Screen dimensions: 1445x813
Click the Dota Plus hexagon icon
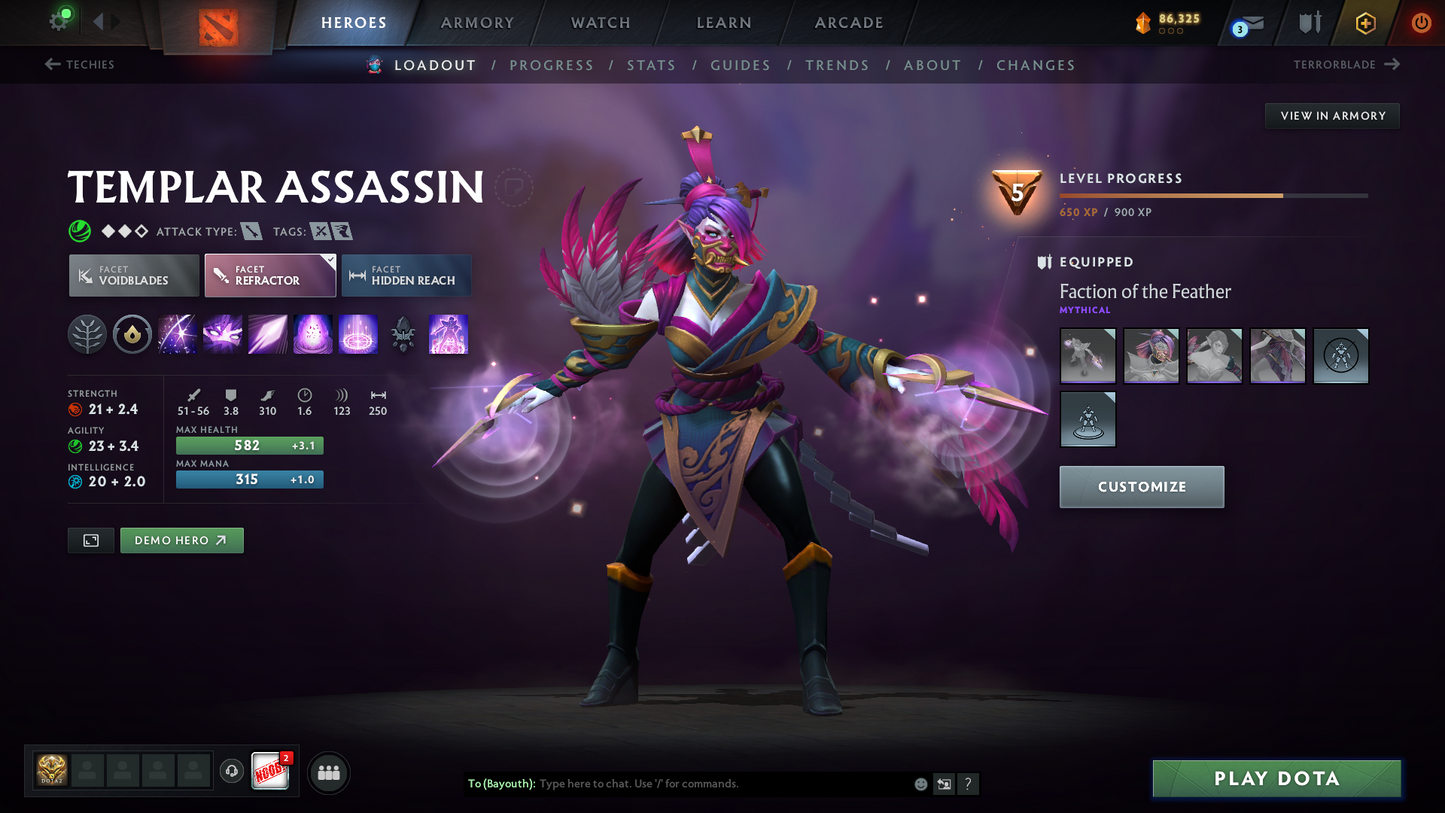click(1366, 22)
